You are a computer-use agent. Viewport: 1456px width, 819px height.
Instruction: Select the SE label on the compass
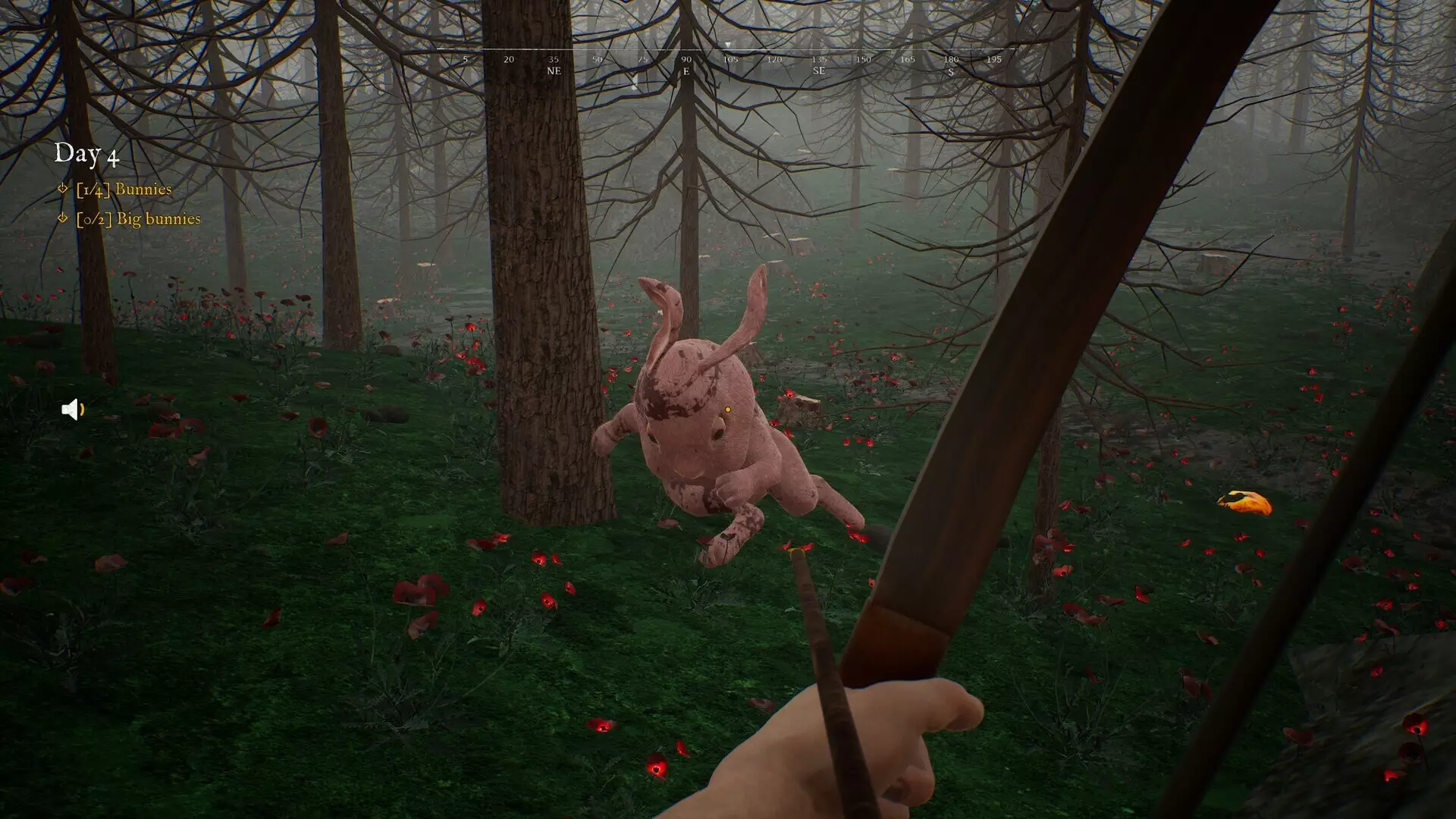[x=817, y=72]
